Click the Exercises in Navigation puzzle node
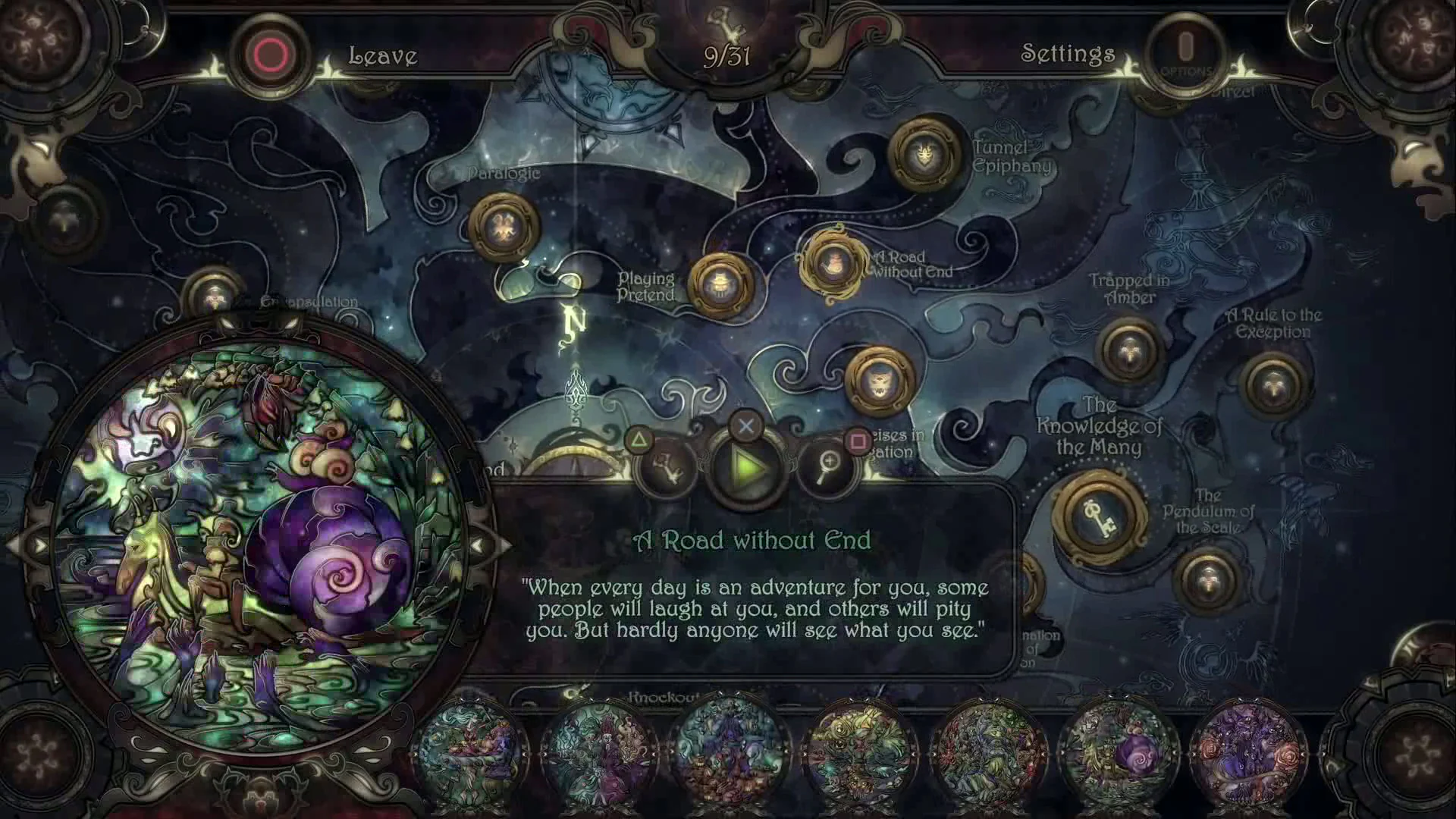1456x819 pixels. [x=880, y=381]
